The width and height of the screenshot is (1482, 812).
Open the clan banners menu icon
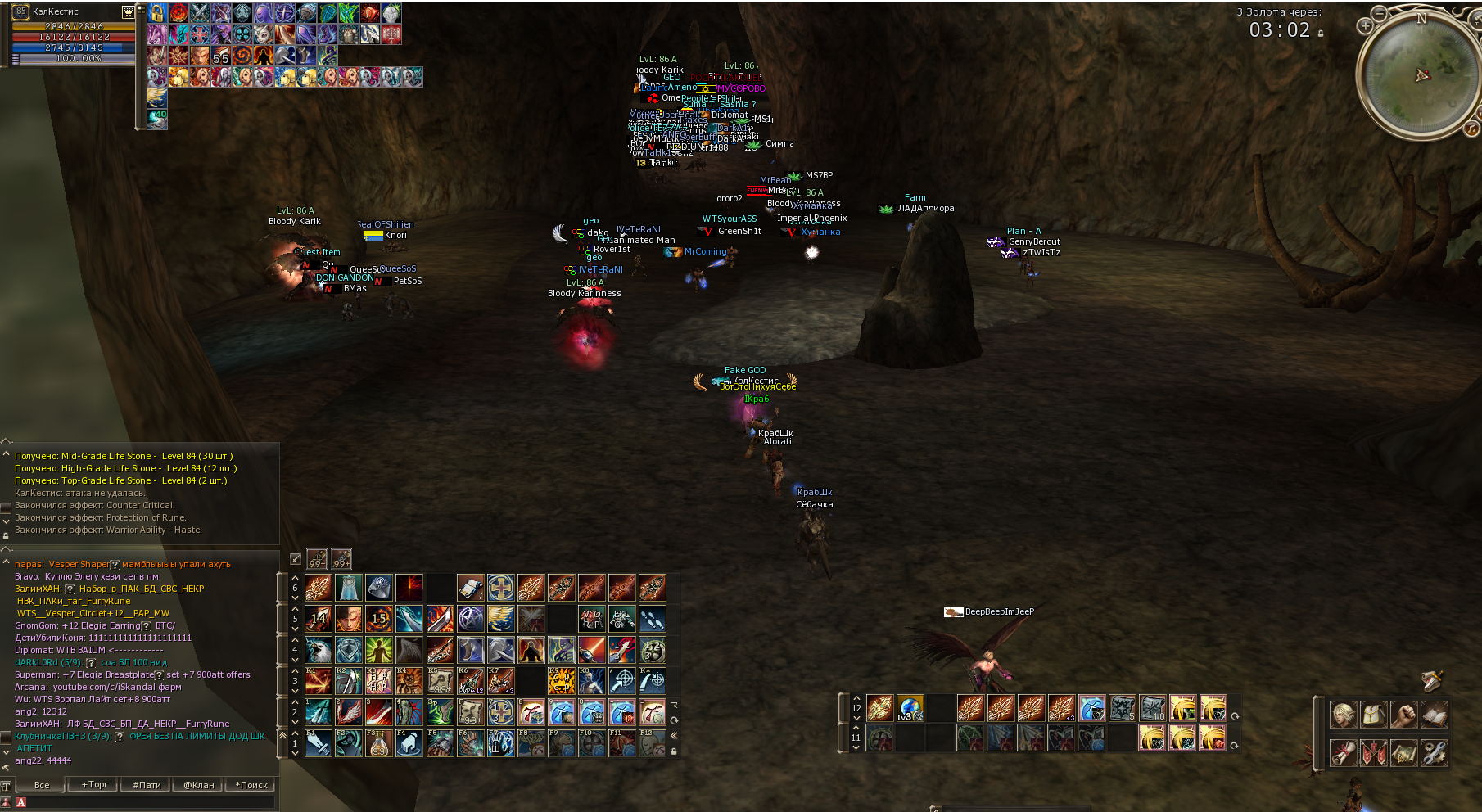1373,752
